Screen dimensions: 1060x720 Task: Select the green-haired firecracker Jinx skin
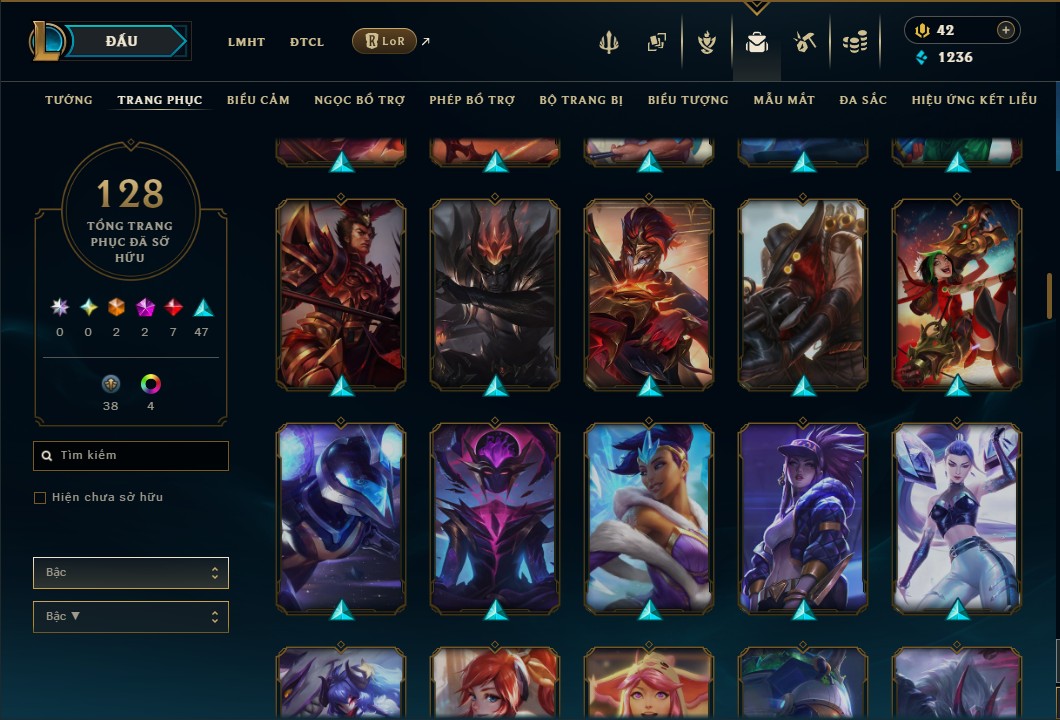pyautogui.click(x=957, y=294)
